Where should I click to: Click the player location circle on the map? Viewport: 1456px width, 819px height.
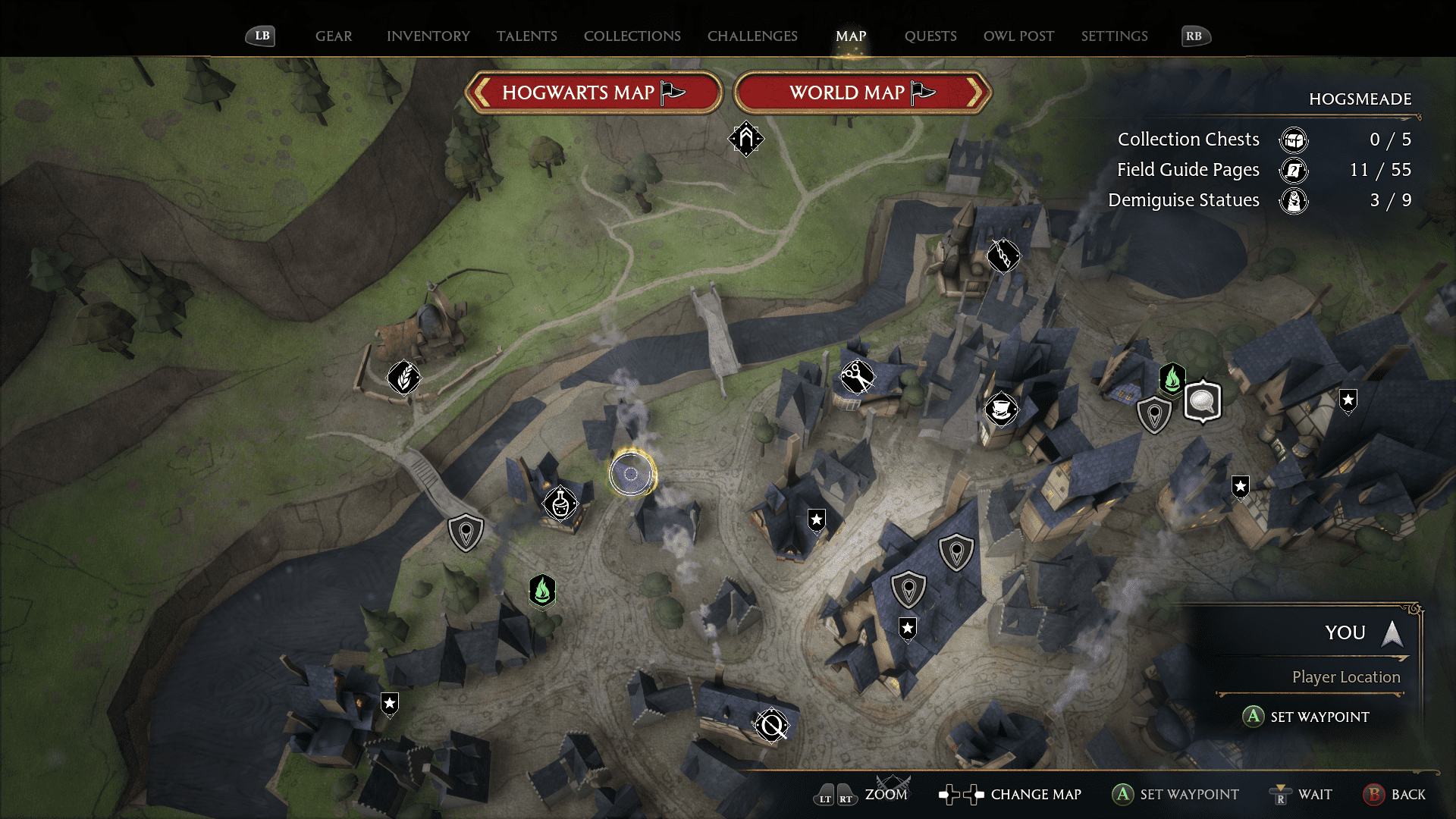pos(630,474)
